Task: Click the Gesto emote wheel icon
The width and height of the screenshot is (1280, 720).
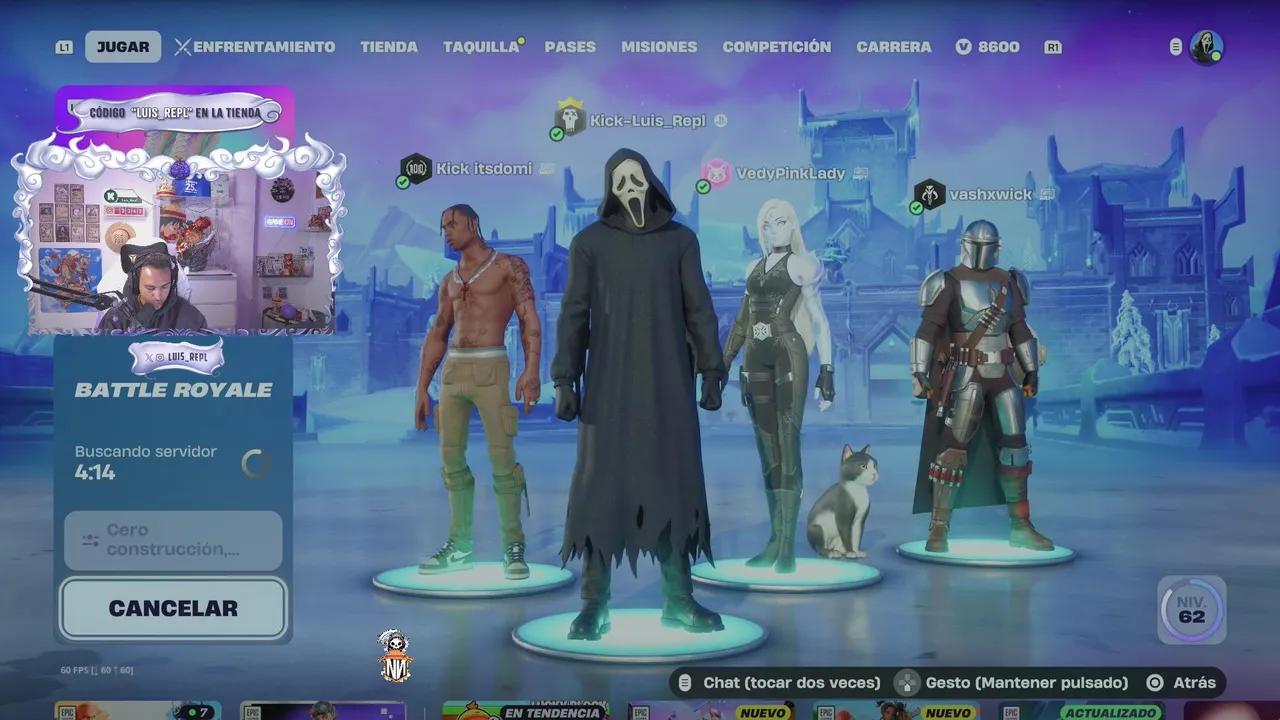Action: [906, 682]
